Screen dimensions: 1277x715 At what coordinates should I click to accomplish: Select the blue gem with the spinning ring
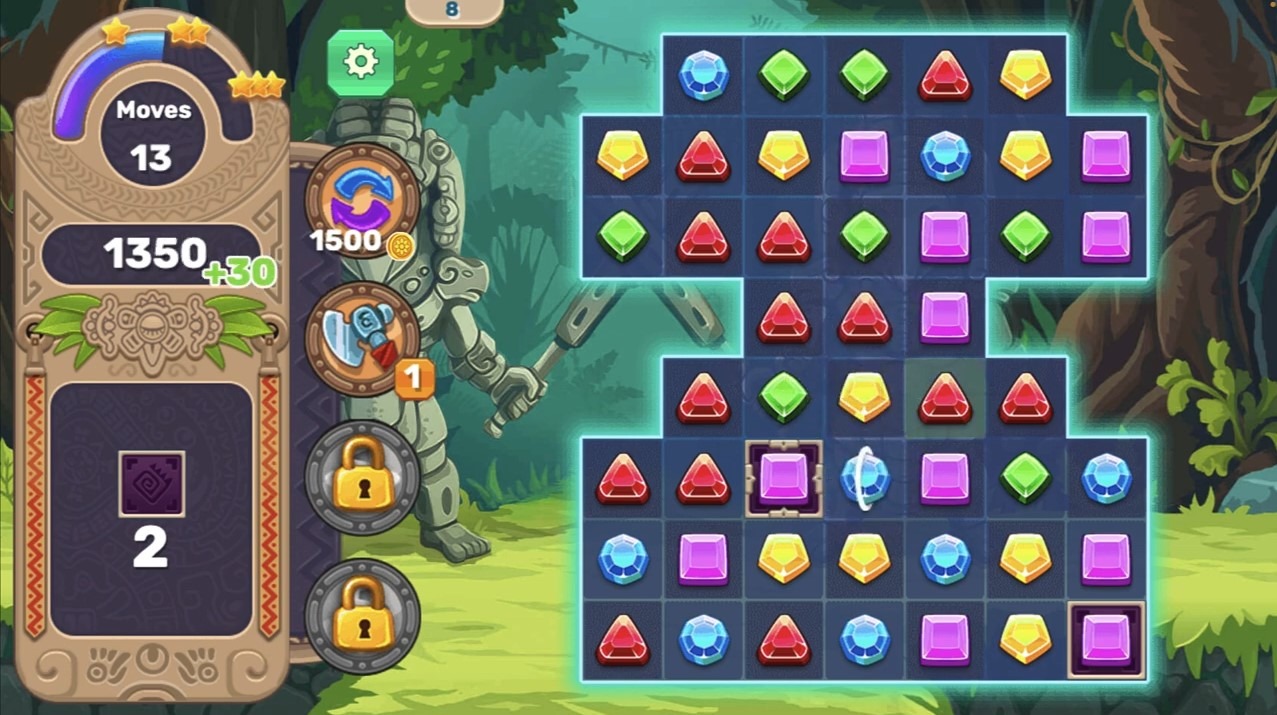tap(864, 478)
